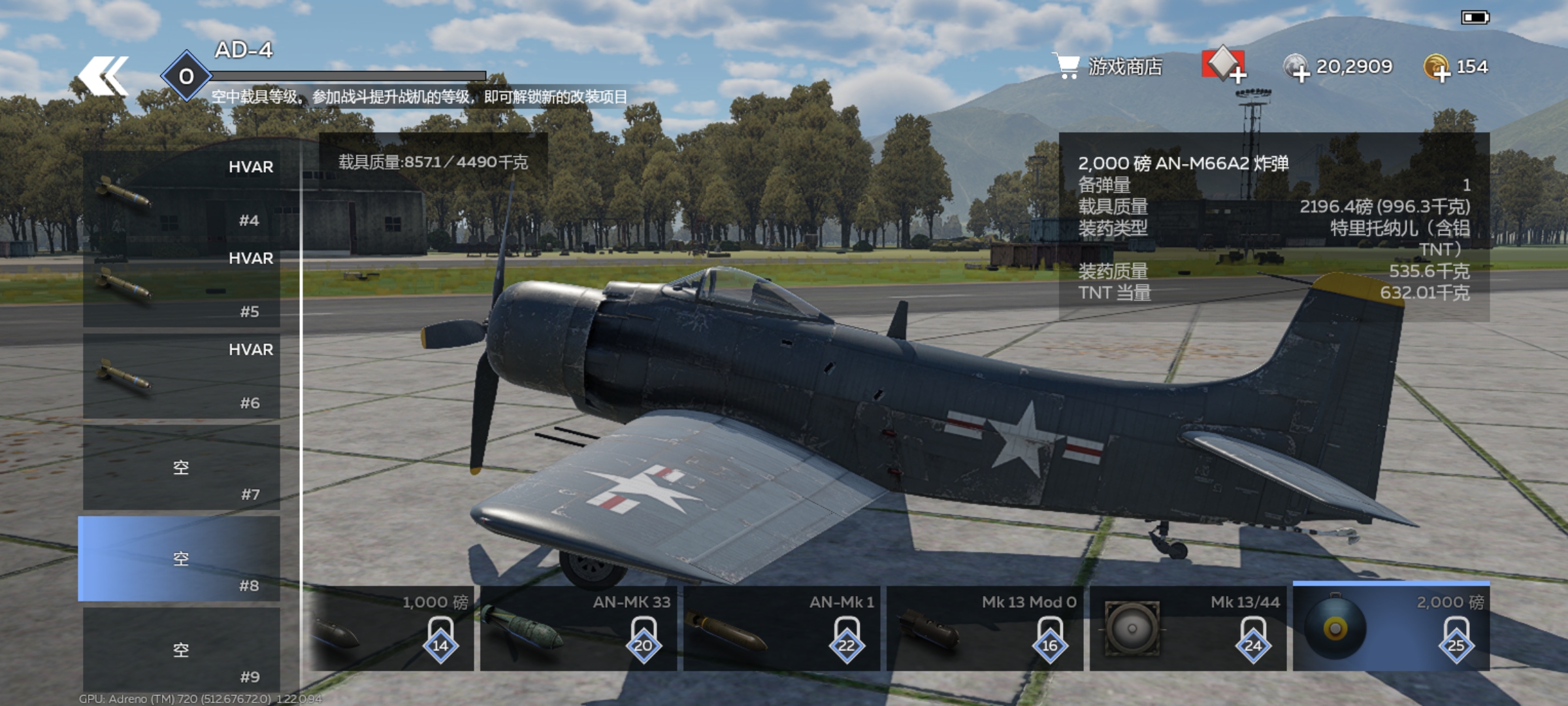Add more gold coin currency

(1437, 68)
